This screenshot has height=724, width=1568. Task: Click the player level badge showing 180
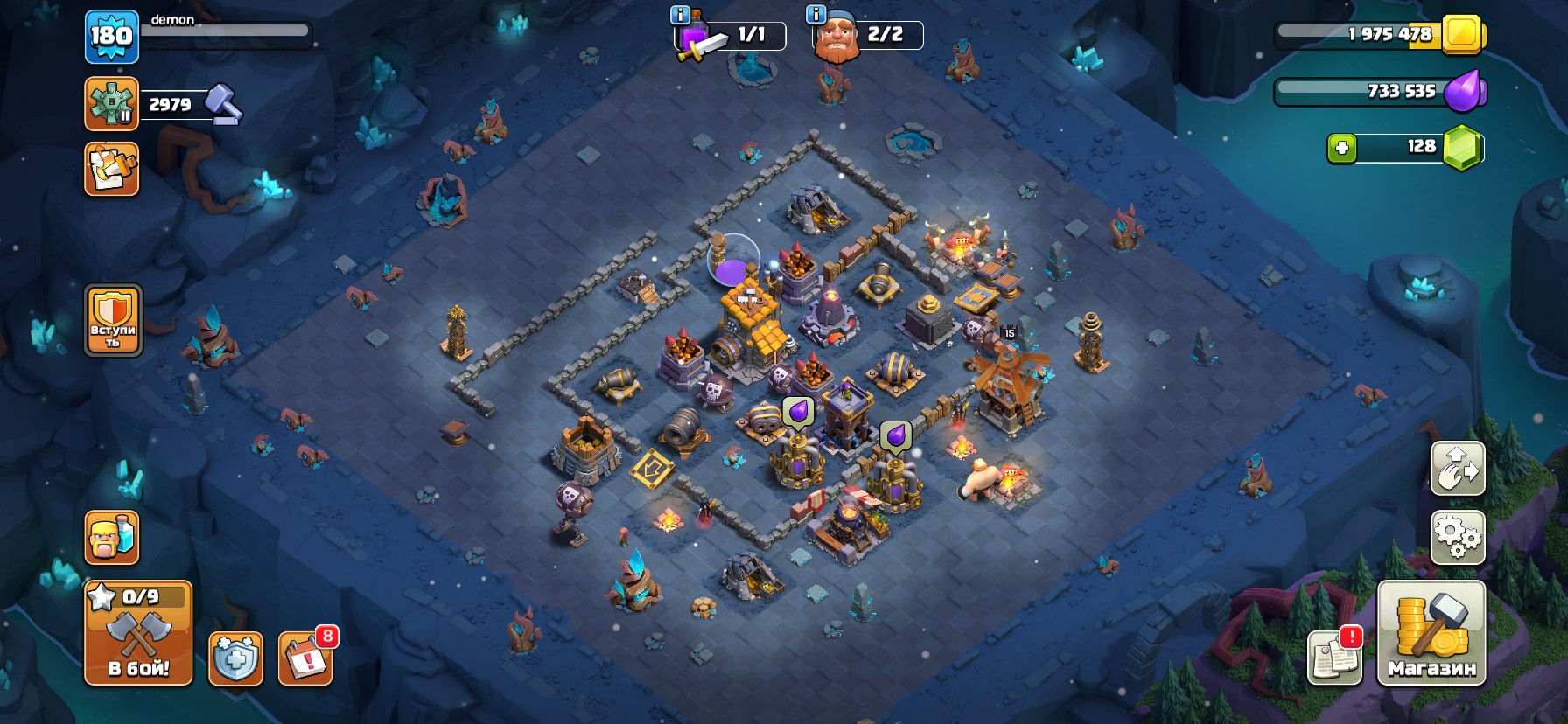click(111, 37)
